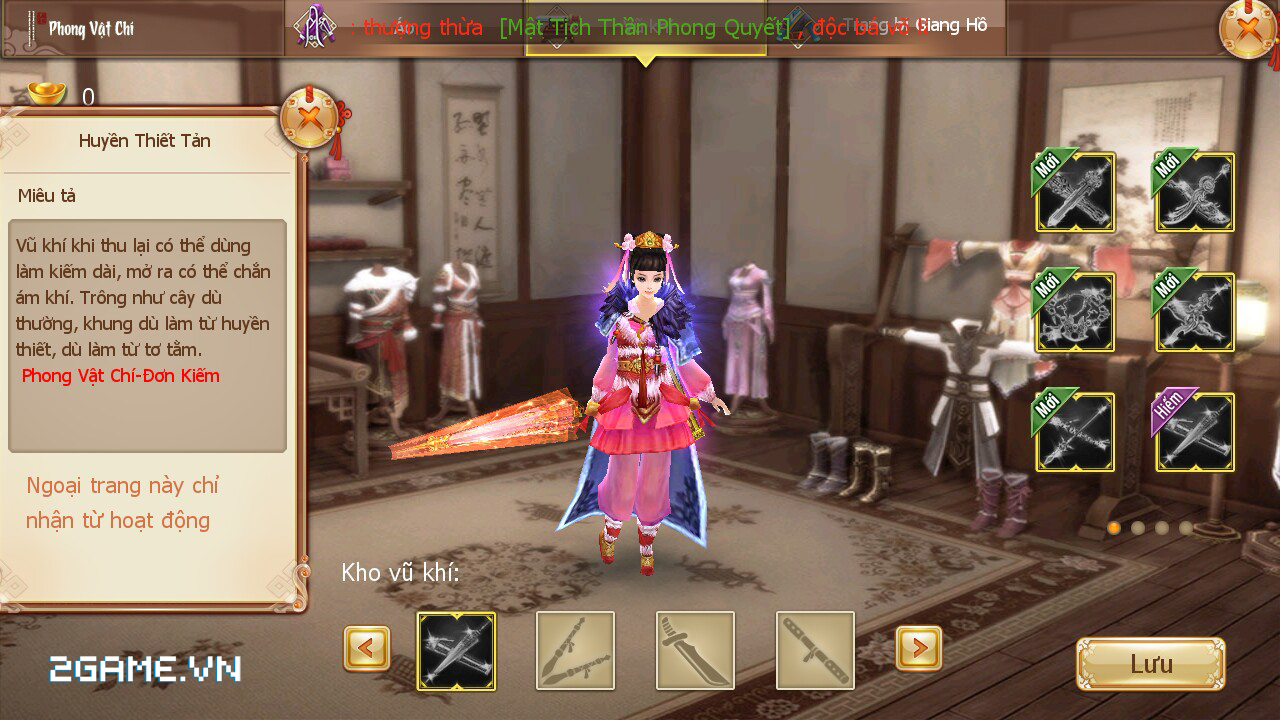
Task: Select the bottom-left Mới sword skin
Action: click(x=1074, y=431)
